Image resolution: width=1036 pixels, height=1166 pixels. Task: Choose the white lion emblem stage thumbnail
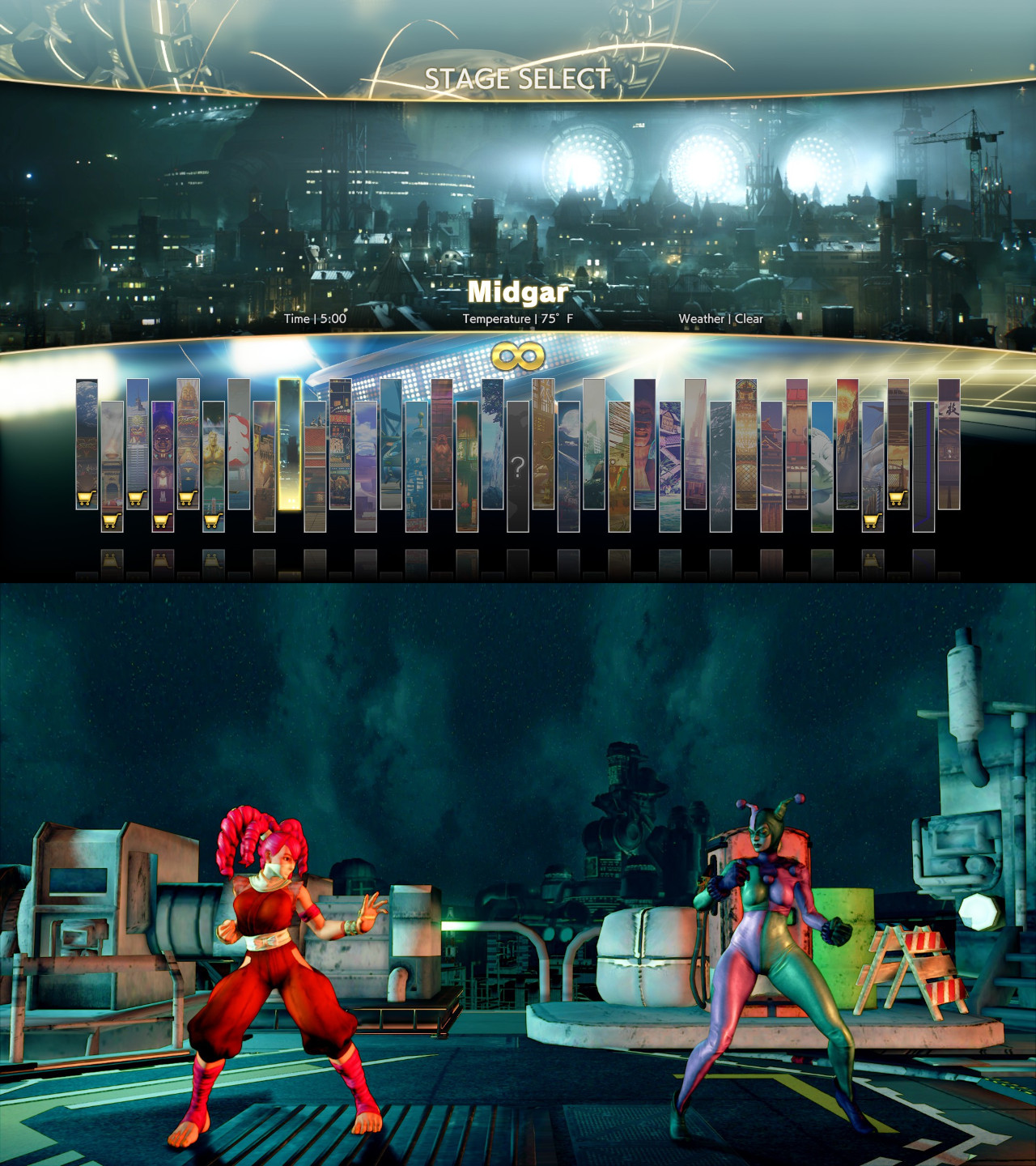pyautogui.click(x=237, y=441)
